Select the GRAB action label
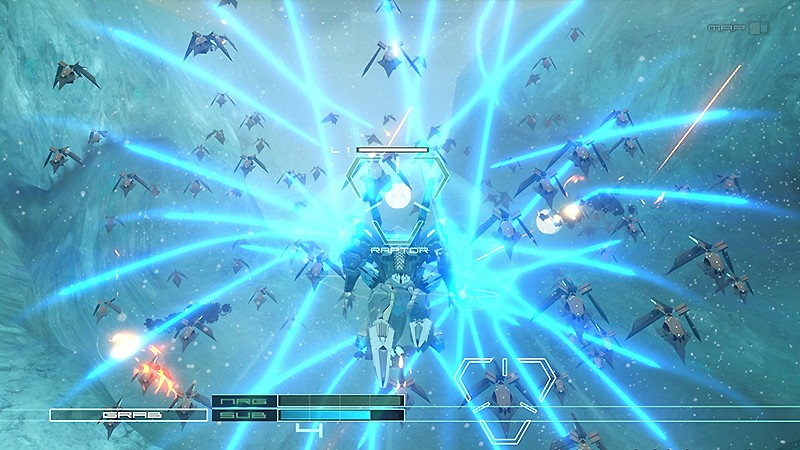Image resolution: width=800 pixels, height=450 pixels. point(127,414)
